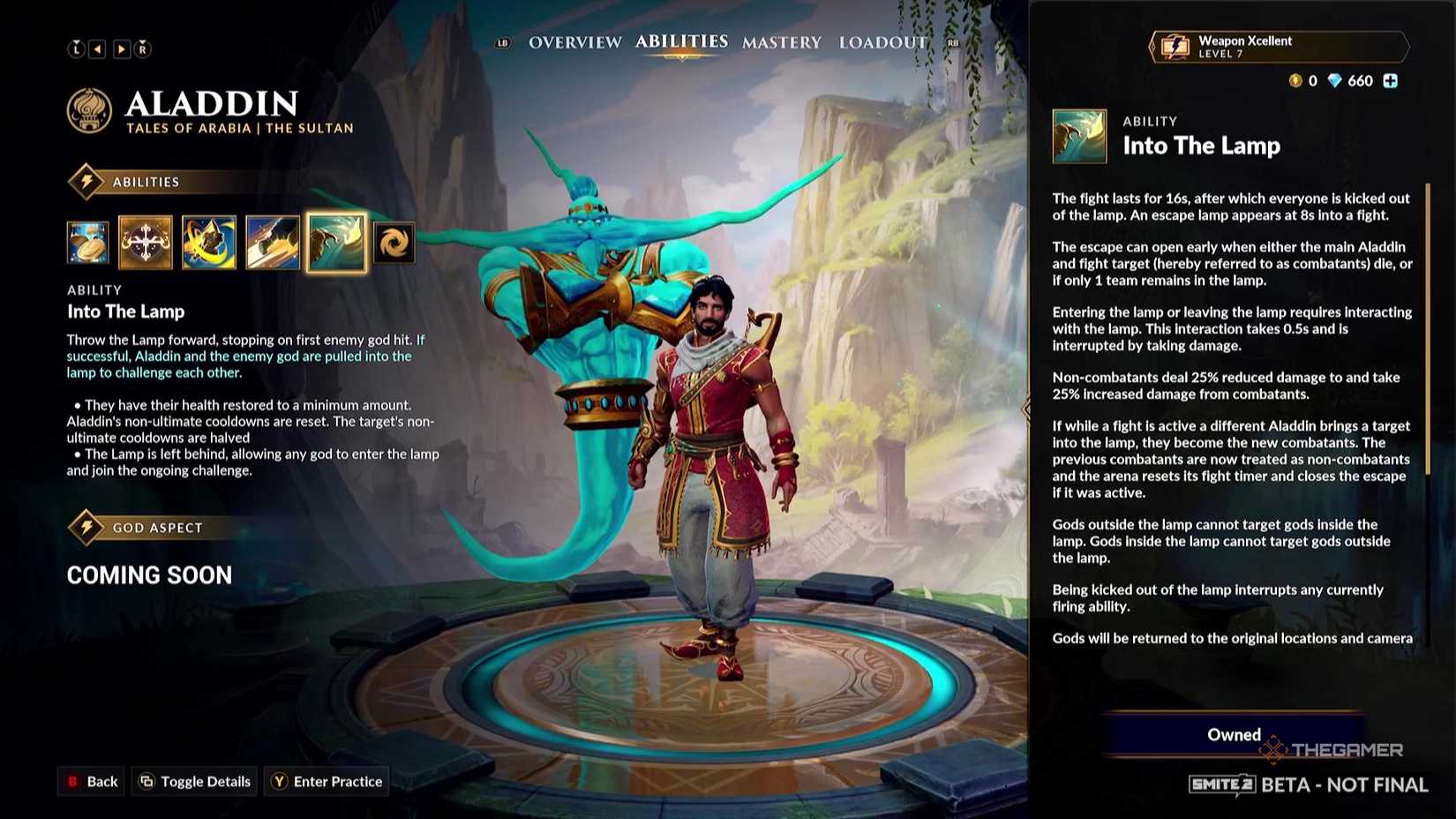Select the dash ability with the dagger icon

[271, 243]
